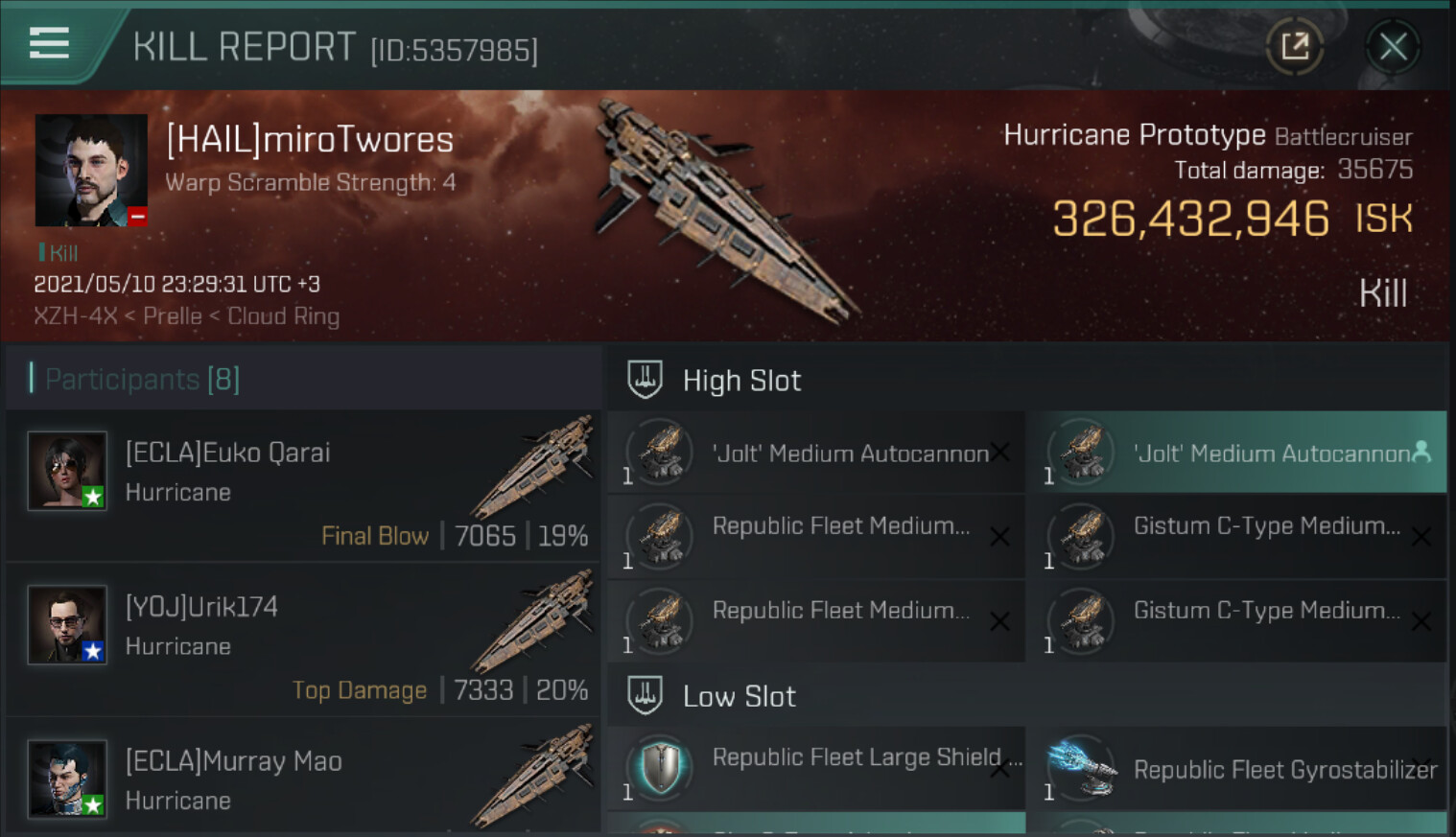This screenshot has height=837, width=1456.
Task: View miroTwores' character portrait
Action: pyautogui.click(x=91, y=171)
